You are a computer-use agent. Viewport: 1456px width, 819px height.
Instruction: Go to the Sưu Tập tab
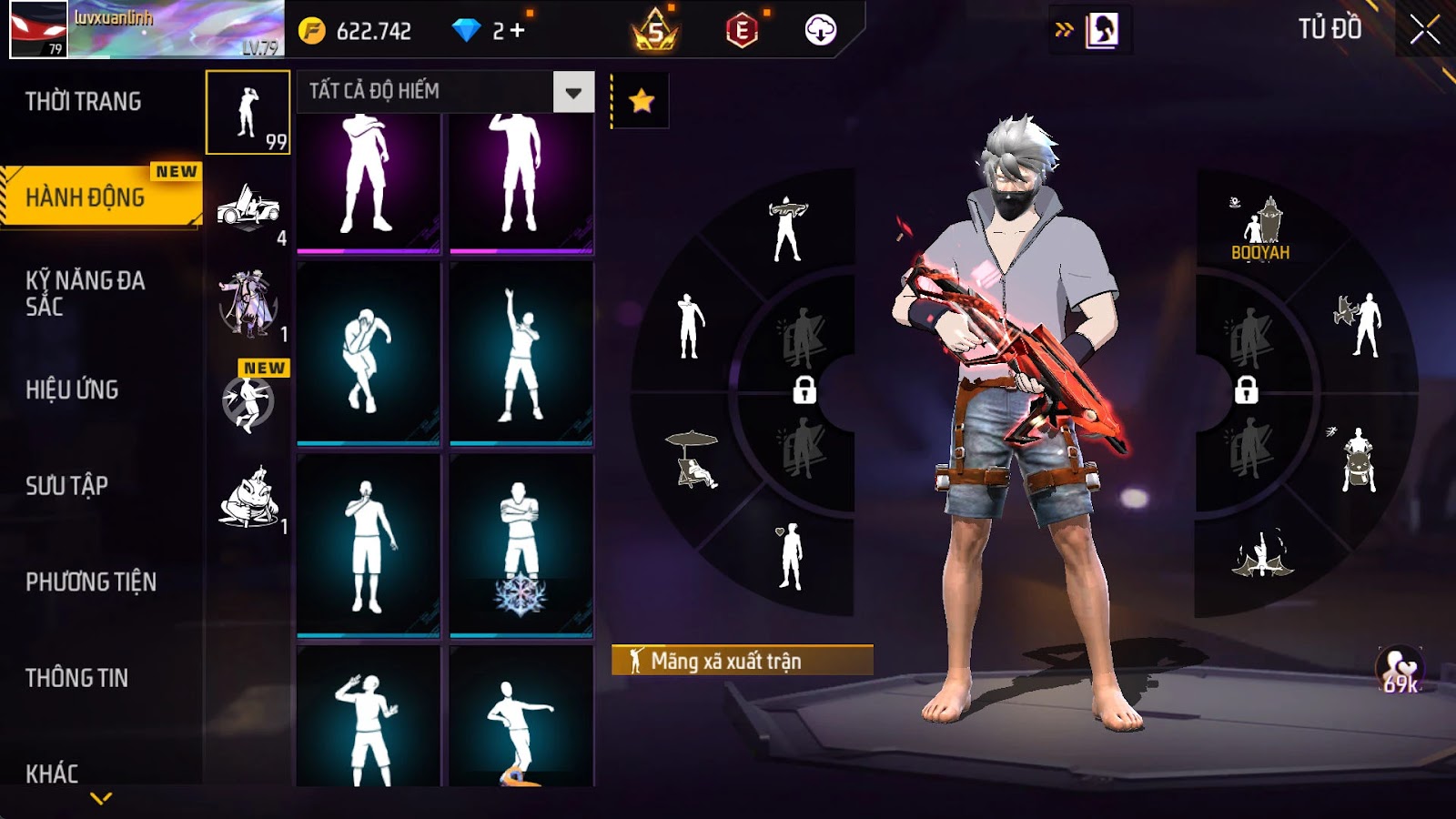(67, 486)
